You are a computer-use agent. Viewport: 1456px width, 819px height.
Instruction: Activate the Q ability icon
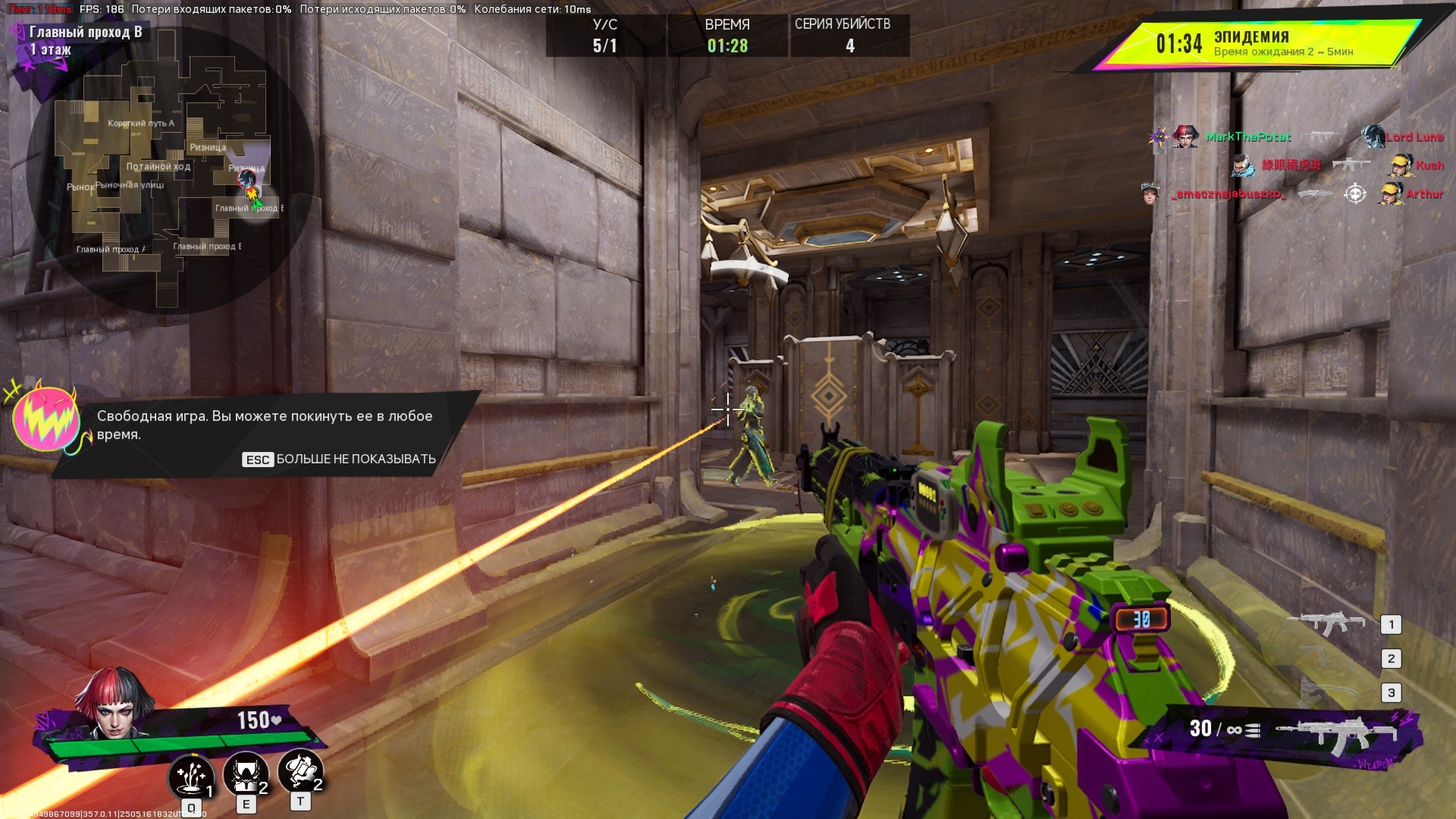[190, 777]
